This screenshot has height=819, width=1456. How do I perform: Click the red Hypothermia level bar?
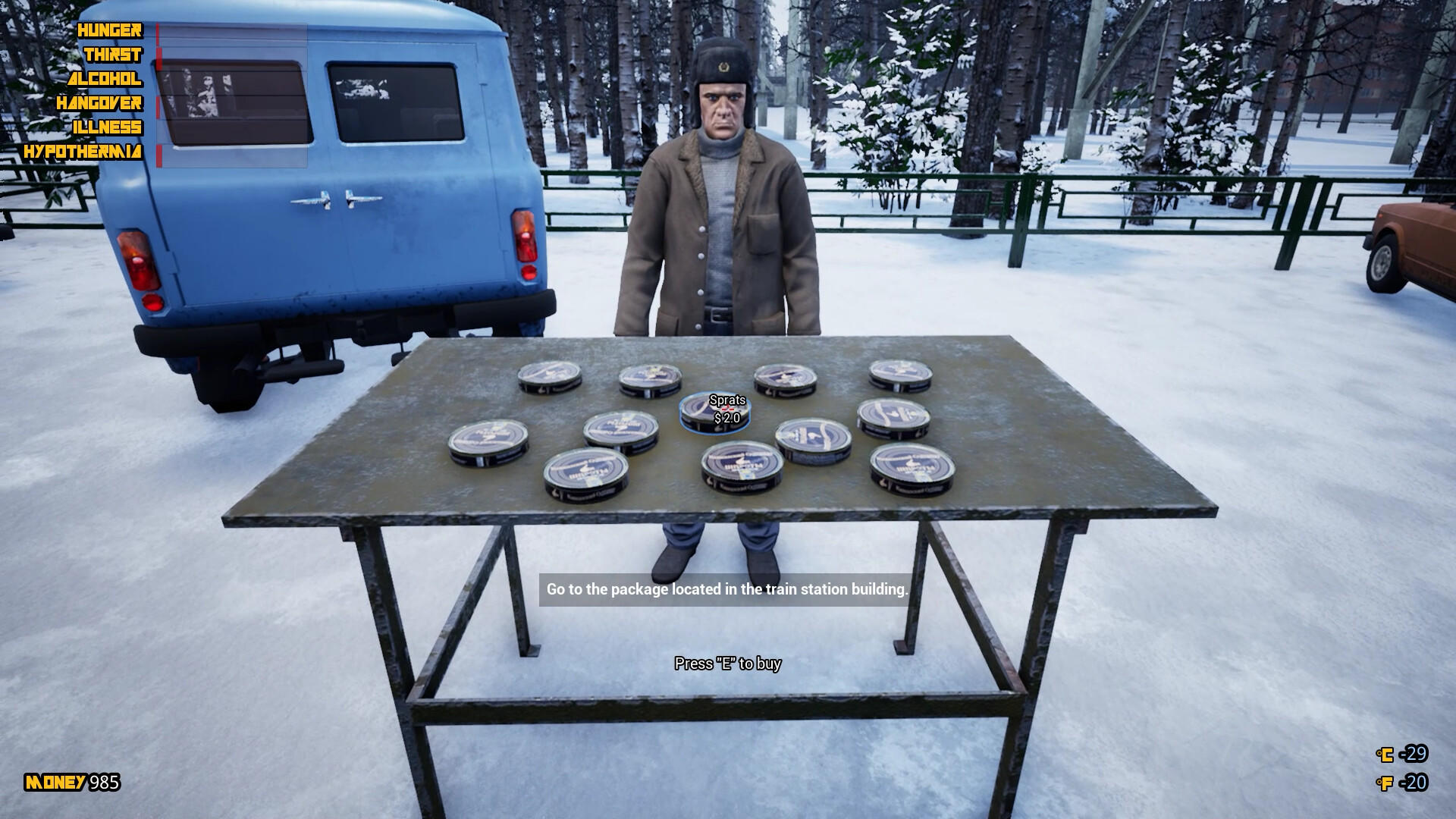click(x=158, y=152)
